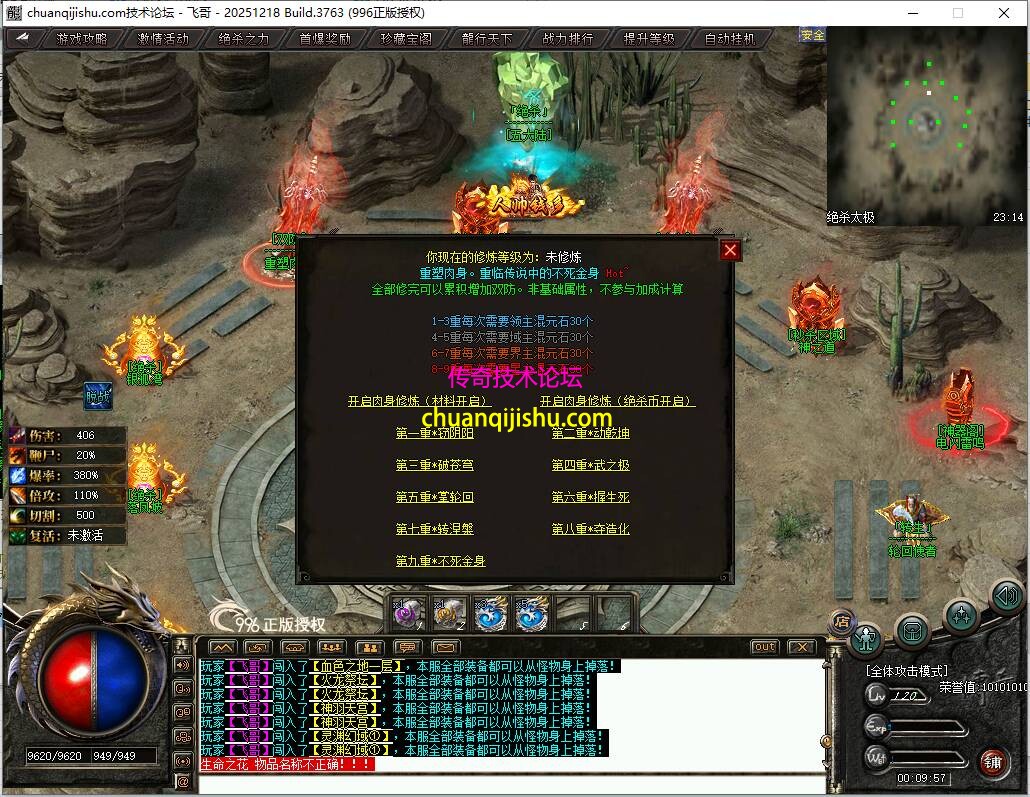Choose 开启肉身修炼(绝杀币开启) option
The height and width of the screenshot is (797, 1030).
point(617,401)
